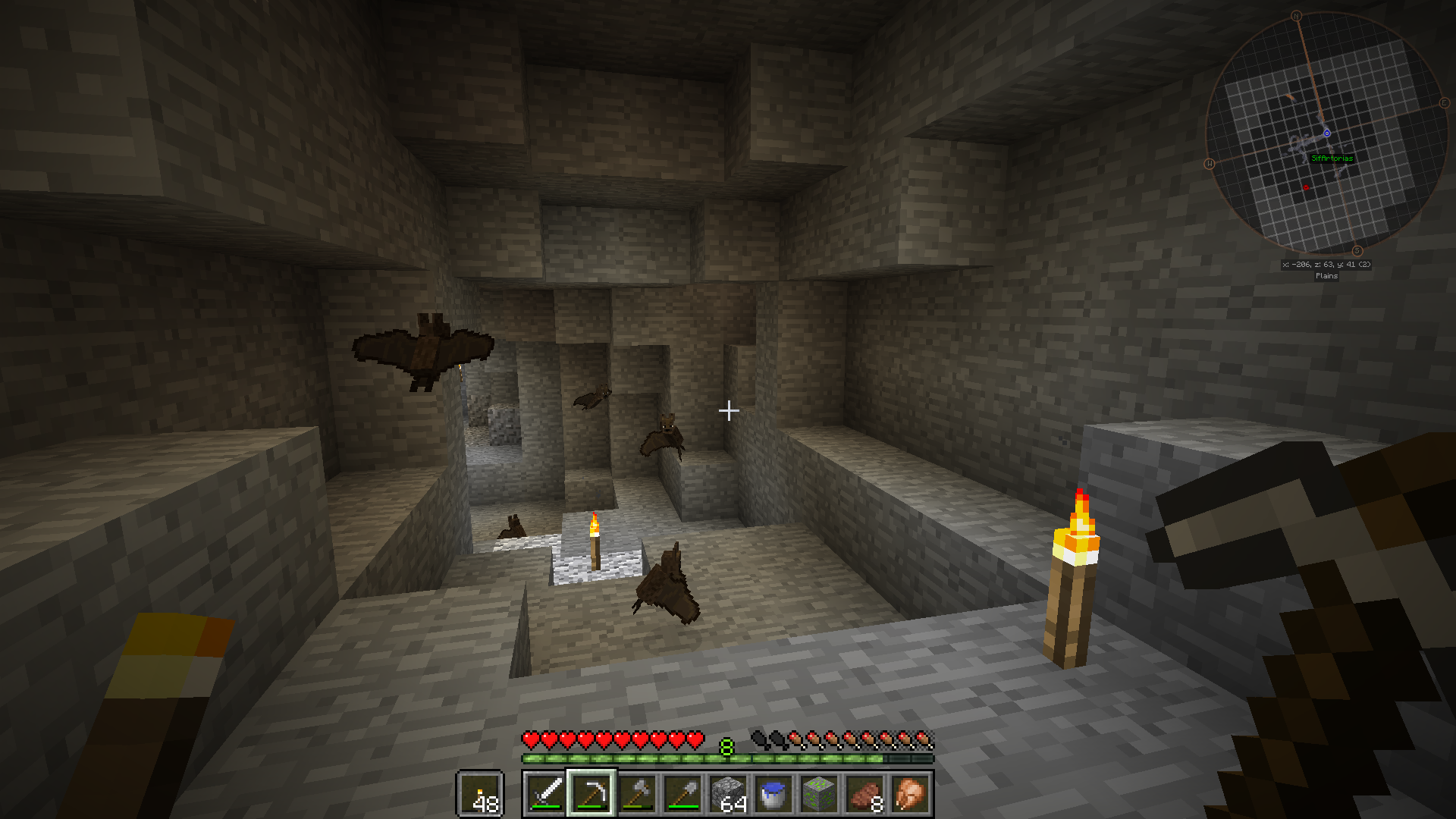Select the cooked chicken hotbar slot
Screen dimensions: 1456x819
tap(910, 794)
